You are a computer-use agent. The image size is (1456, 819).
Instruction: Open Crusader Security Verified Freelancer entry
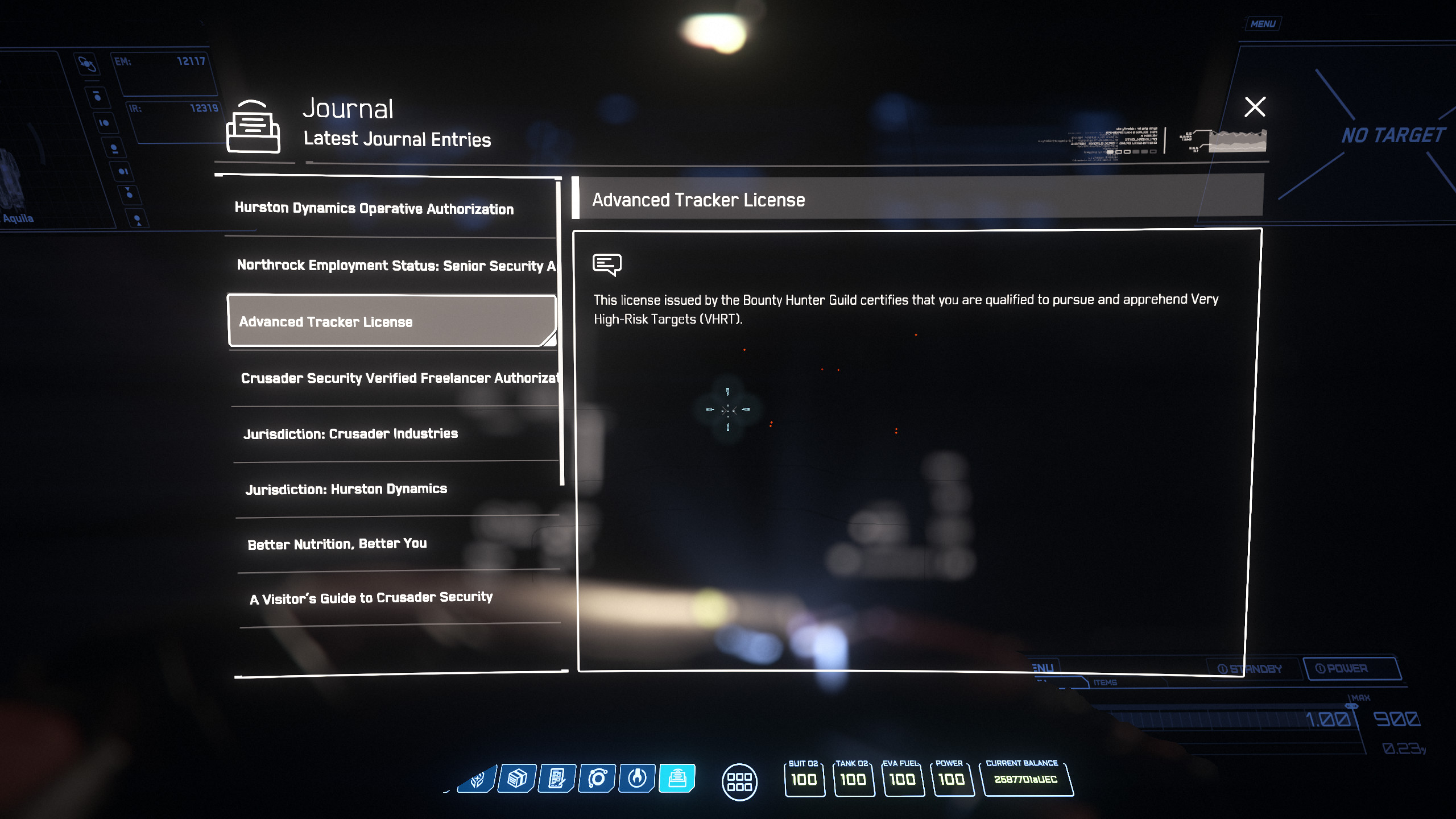click(398, 378)
